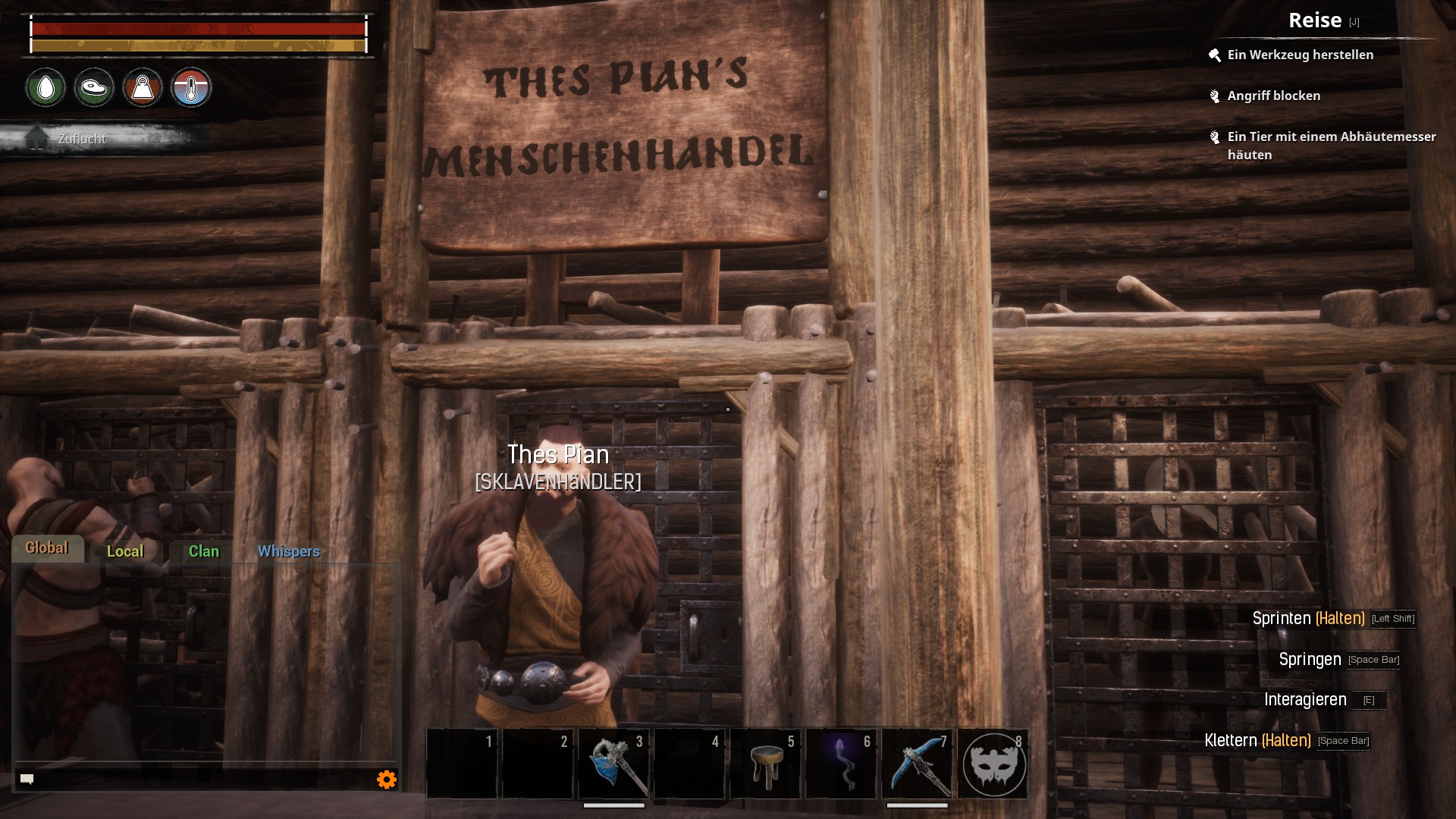Click the thirst water drop icon
This screenshot has width=1456, height=819.
(46, 88)
